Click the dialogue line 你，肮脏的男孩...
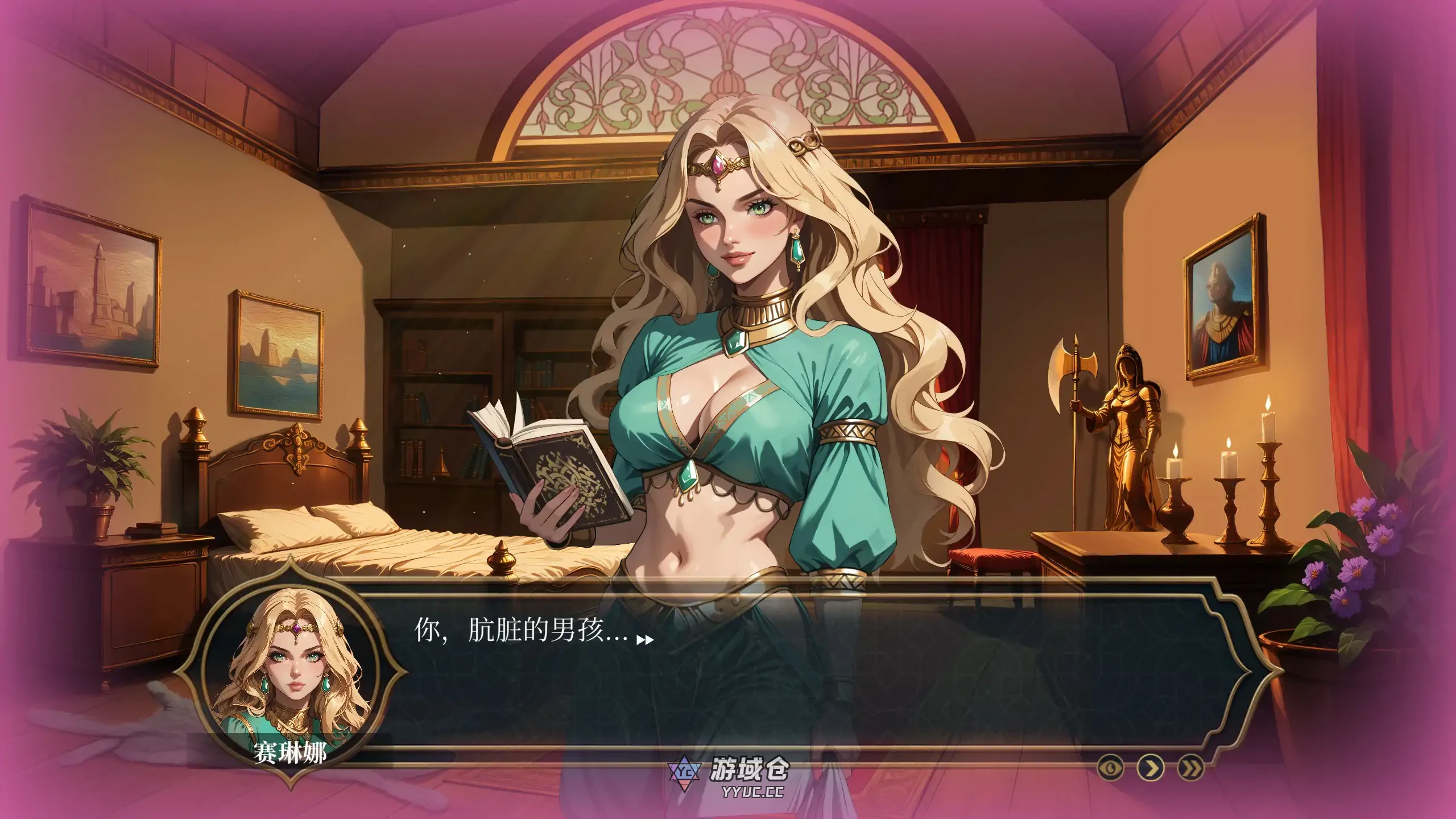The image size is (1456, 819). (512, 632)
